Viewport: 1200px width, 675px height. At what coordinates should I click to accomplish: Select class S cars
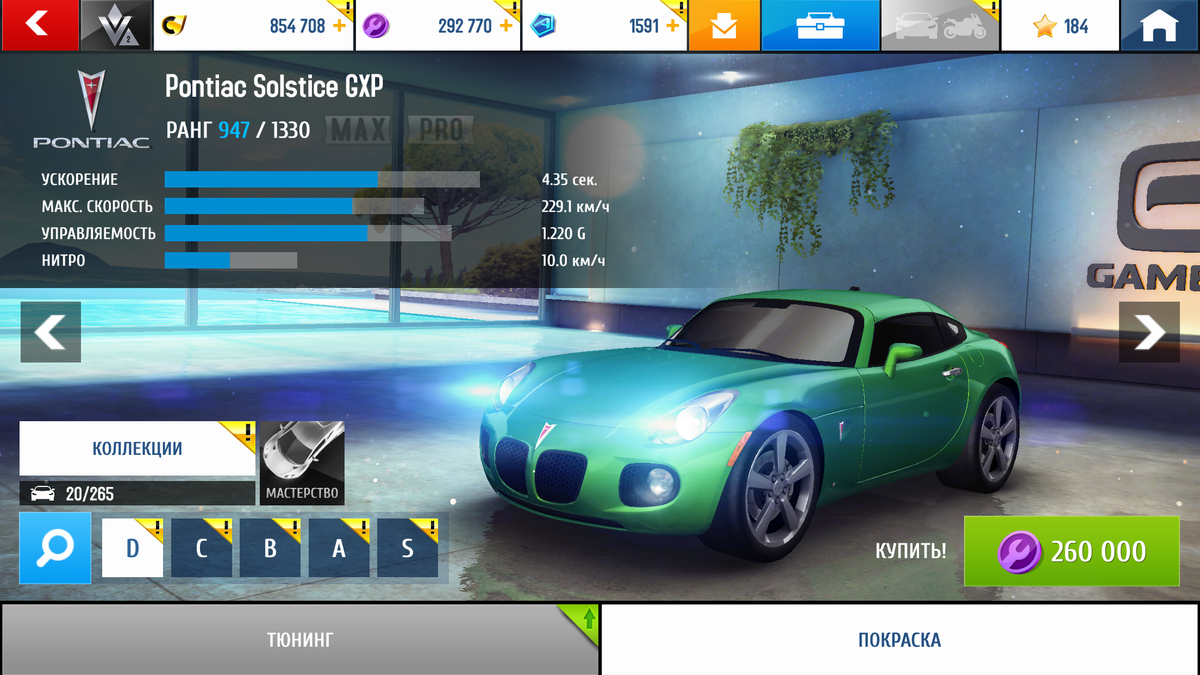[x=407, y=548]
